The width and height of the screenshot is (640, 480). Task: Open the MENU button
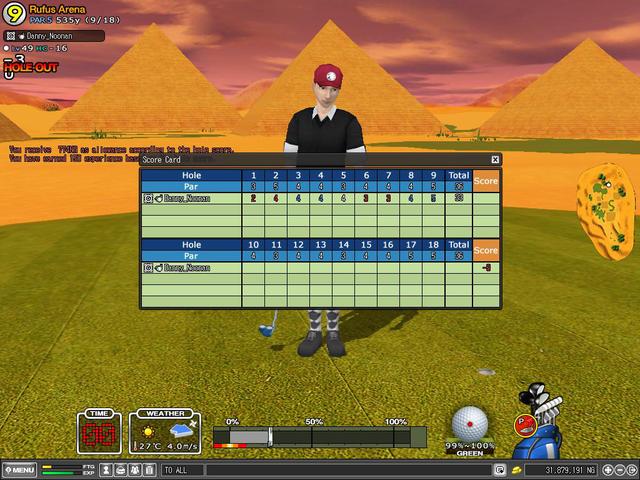tap(19, 470)
